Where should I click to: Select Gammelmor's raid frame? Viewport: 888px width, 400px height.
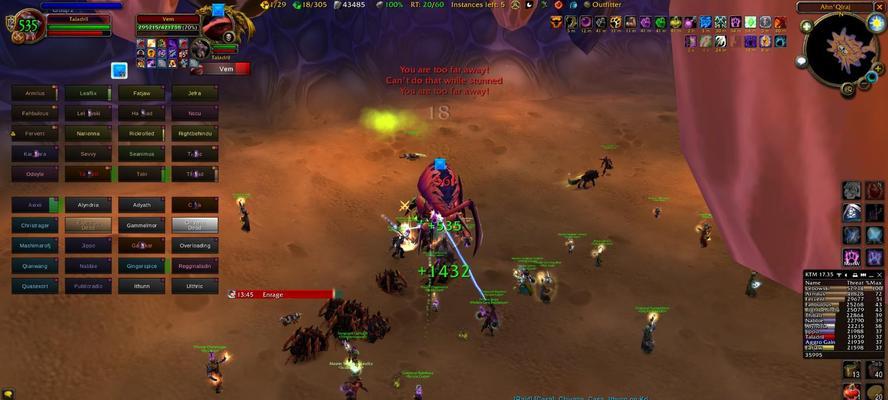pos(142,225)
